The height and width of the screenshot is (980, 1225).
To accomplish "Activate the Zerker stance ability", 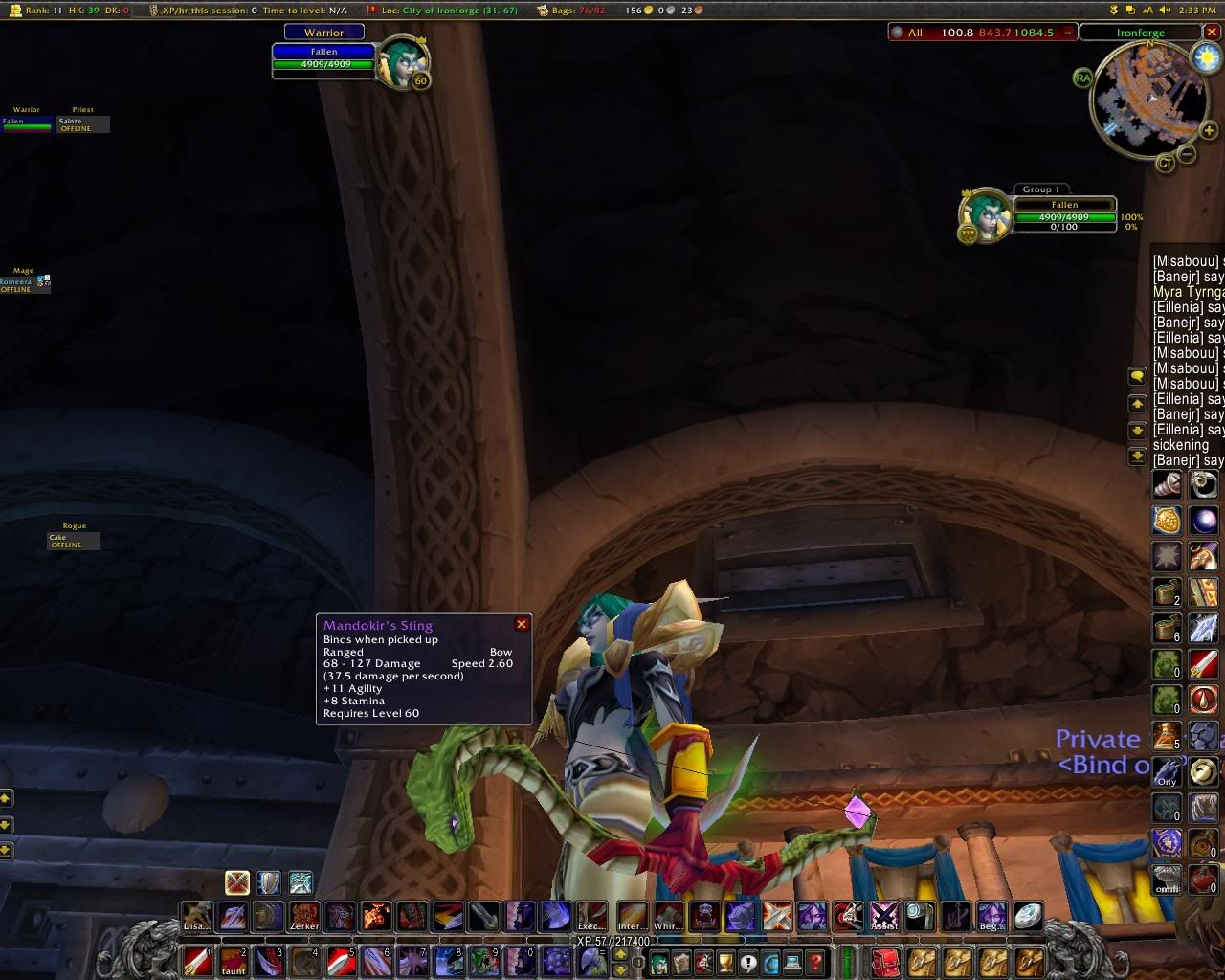I will click(x=304, y=916).
